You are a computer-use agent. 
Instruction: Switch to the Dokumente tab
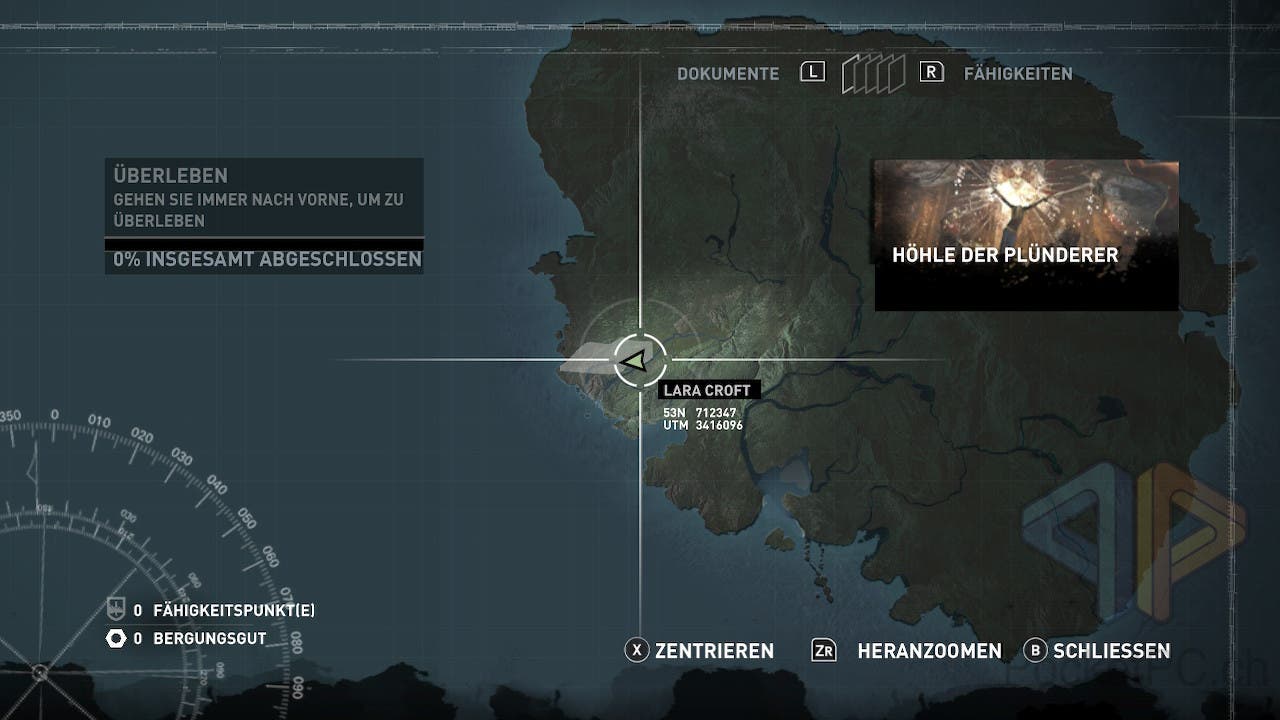728,74
